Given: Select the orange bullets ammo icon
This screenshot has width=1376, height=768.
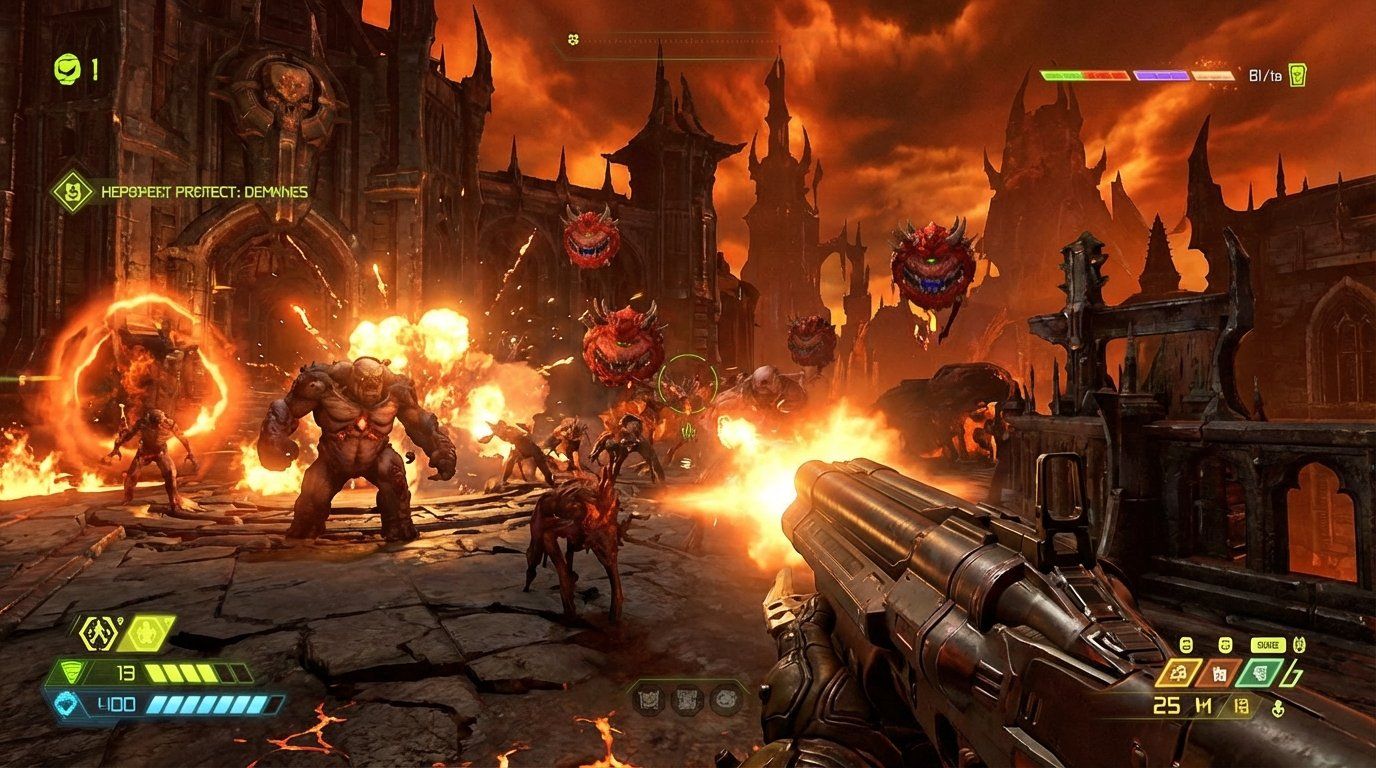Looking at the screenshot, I should [1218, 674].
